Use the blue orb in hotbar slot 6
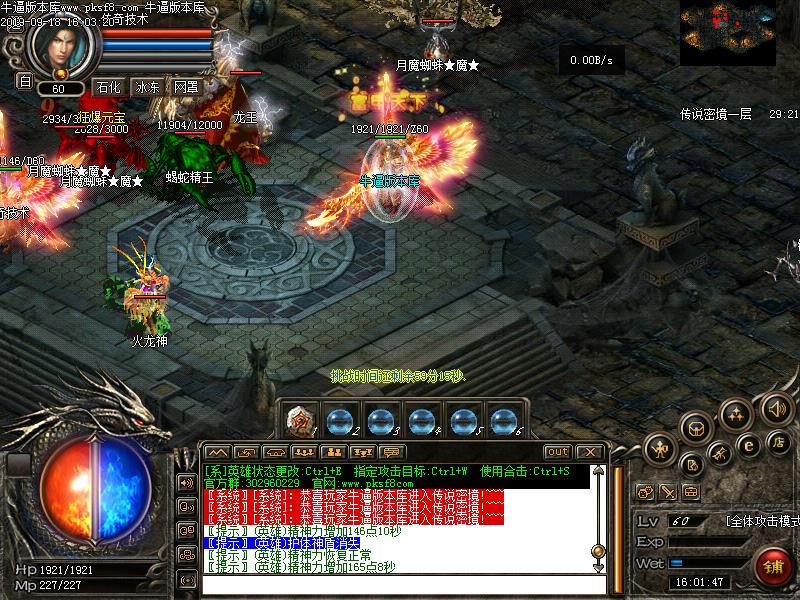The width and height of the screenshot is (800, 600). (x=503, y=421)
